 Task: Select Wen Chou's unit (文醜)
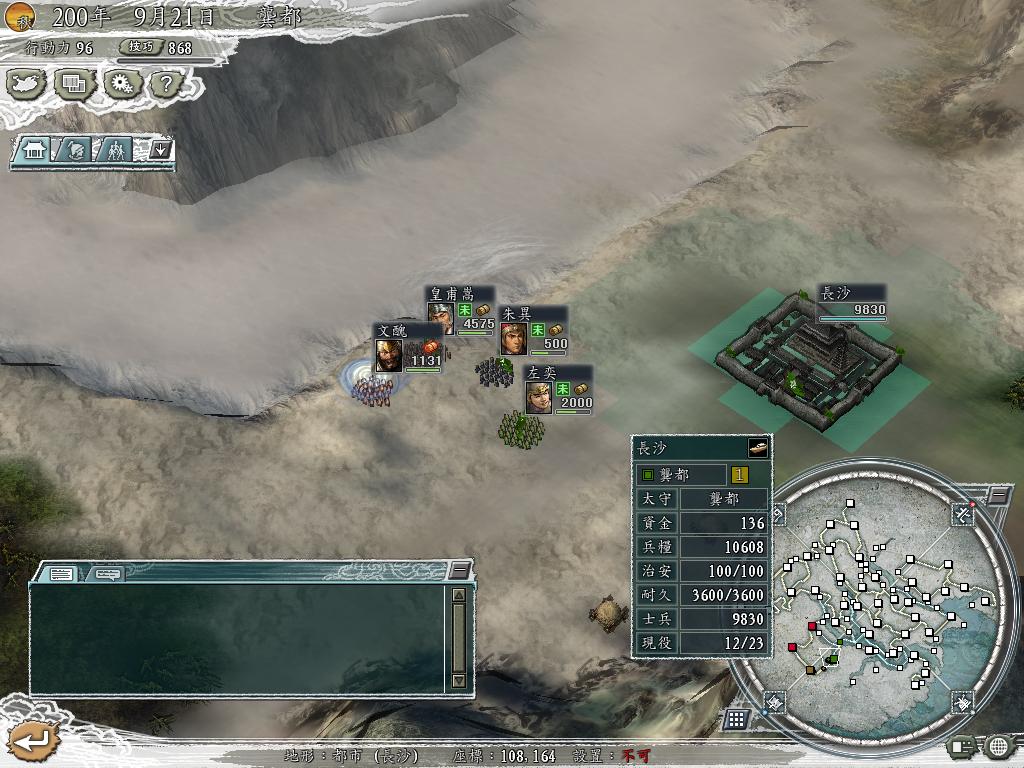[389, 355]
